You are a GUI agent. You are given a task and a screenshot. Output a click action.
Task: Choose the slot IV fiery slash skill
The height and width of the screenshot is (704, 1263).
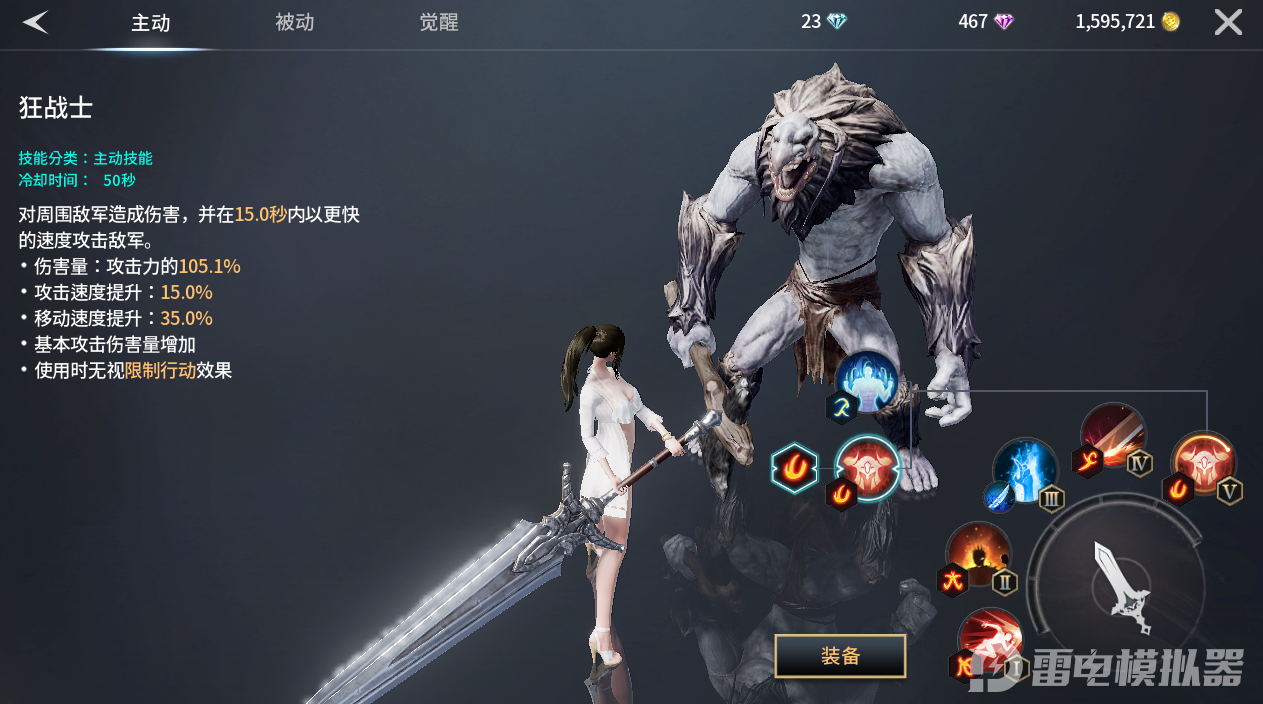click(x=1113, y=435)
